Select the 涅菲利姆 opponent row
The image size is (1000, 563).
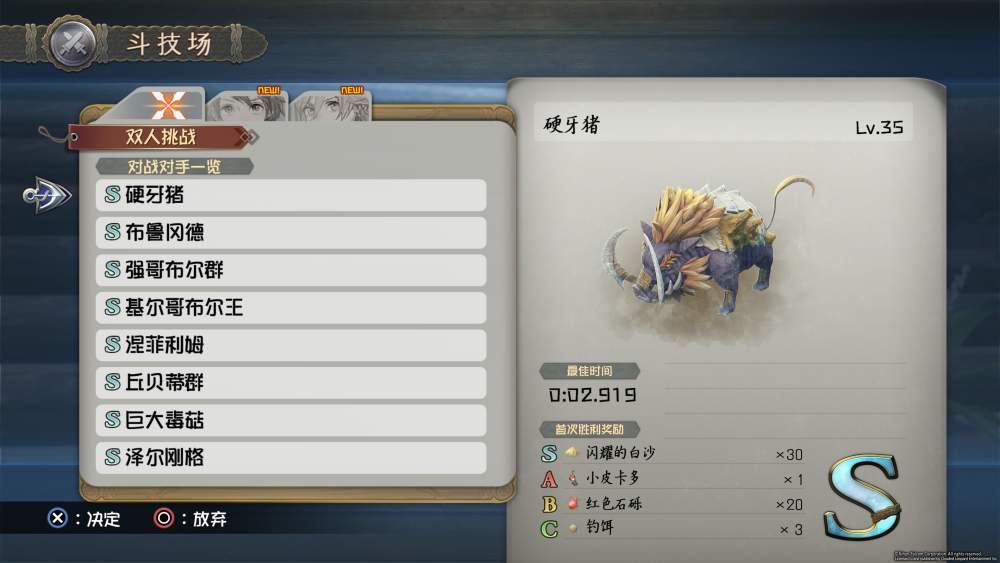tap(290, 345)
